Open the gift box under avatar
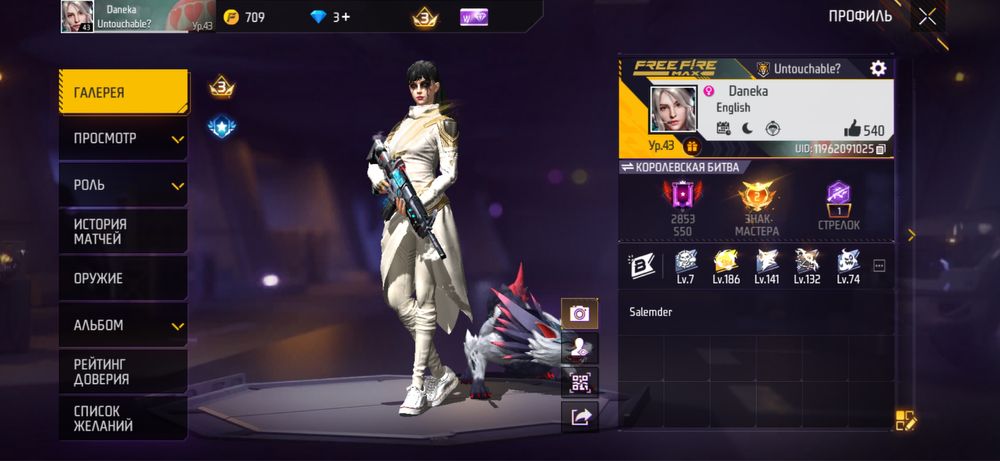1000x461 pixels. point(692,147)
